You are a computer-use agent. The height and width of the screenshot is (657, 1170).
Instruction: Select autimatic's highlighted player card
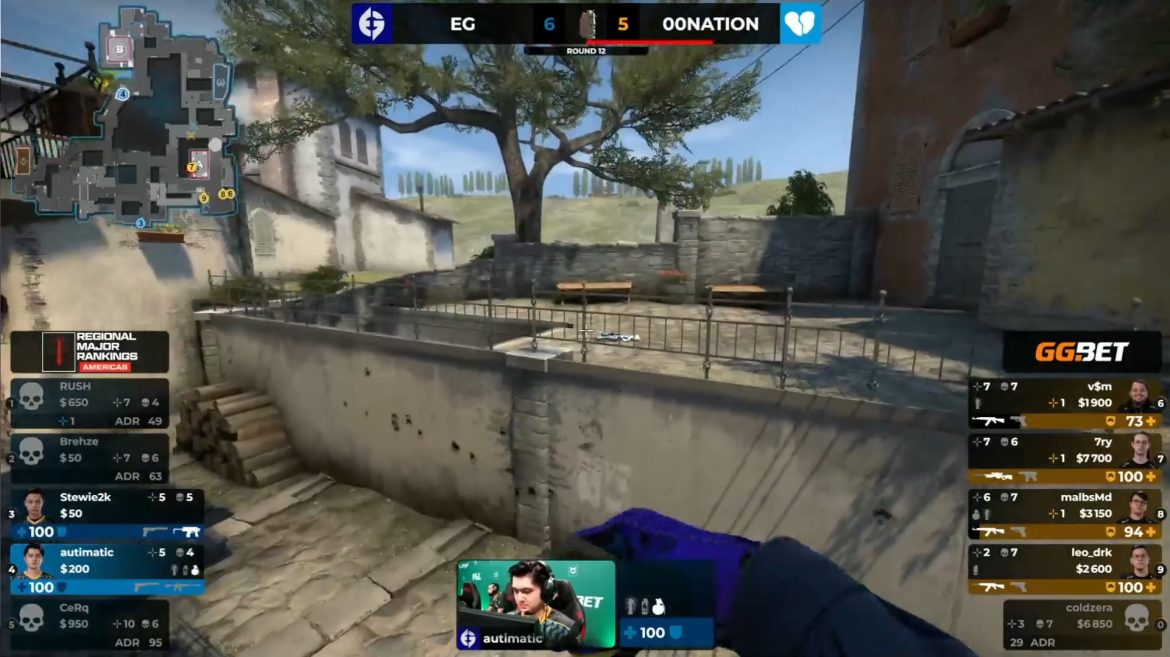coord(107,569)
